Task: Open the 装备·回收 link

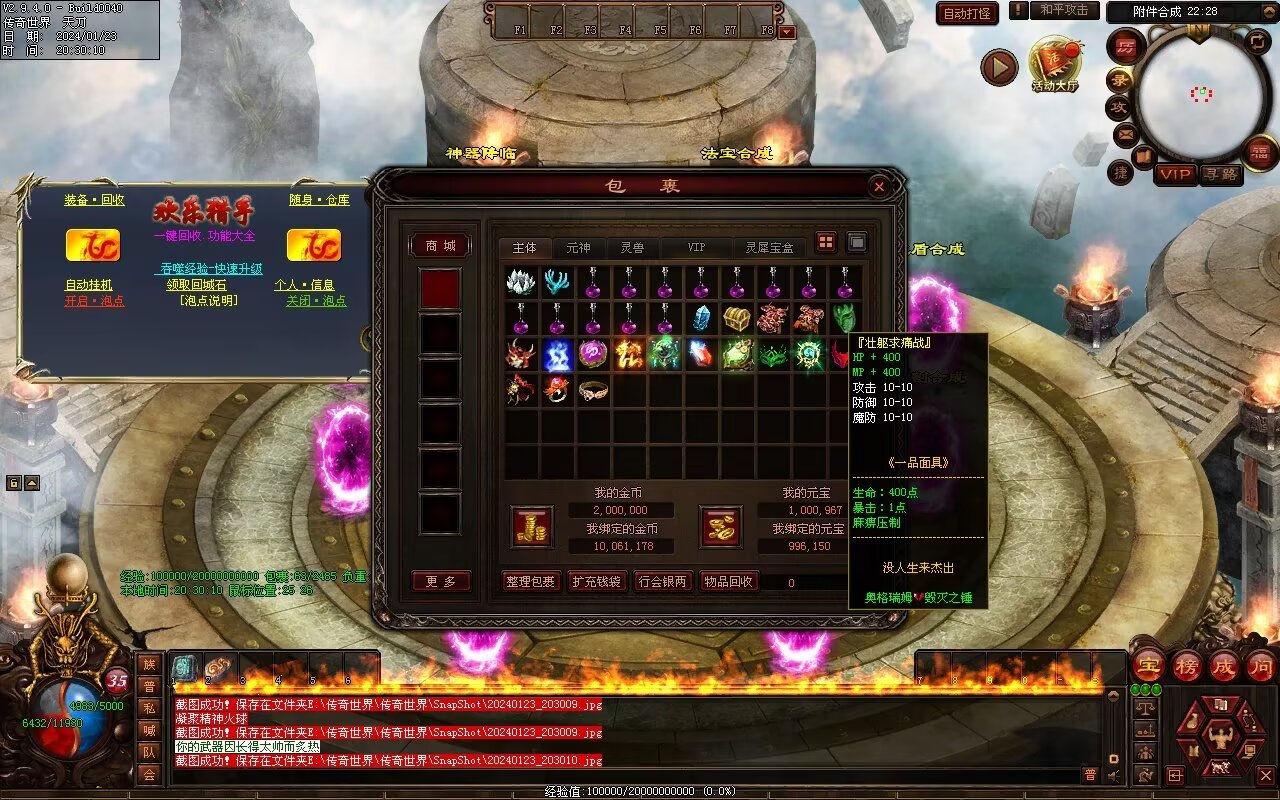Action: (94, 200)
